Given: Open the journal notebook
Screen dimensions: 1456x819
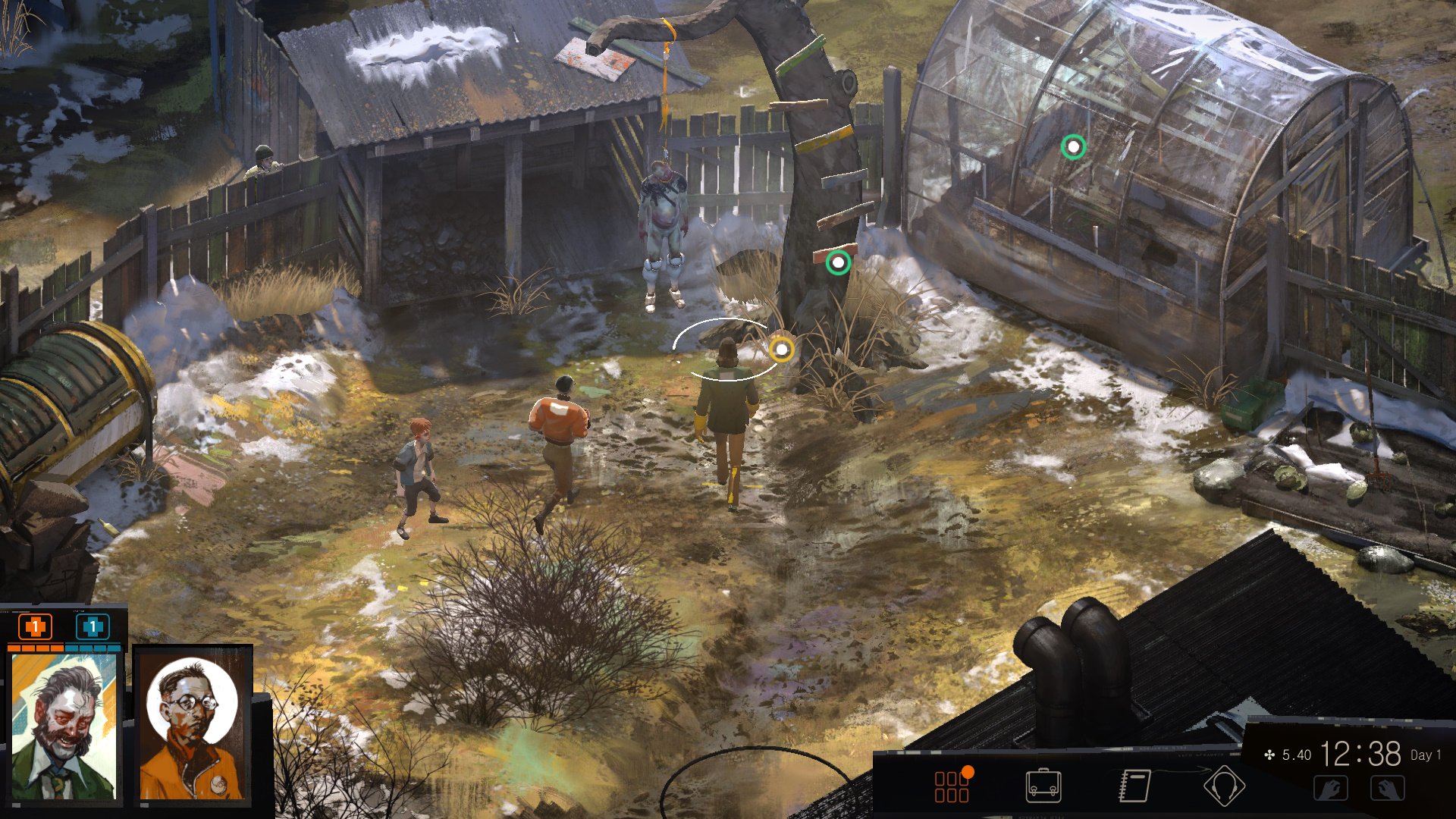Looking at the screenshot, I should click(1134, 786).
